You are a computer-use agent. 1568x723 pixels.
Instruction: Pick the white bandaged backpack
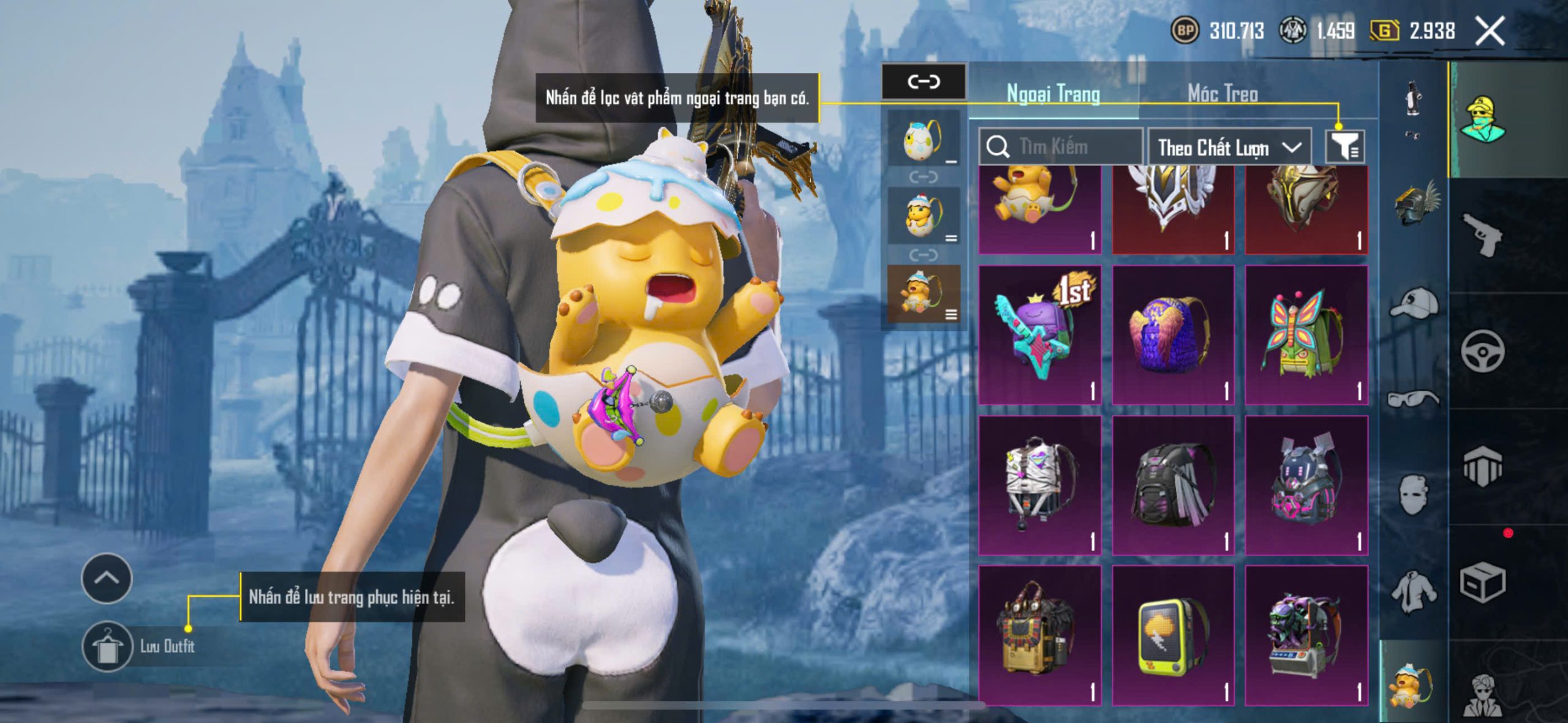pos(1039,485)
